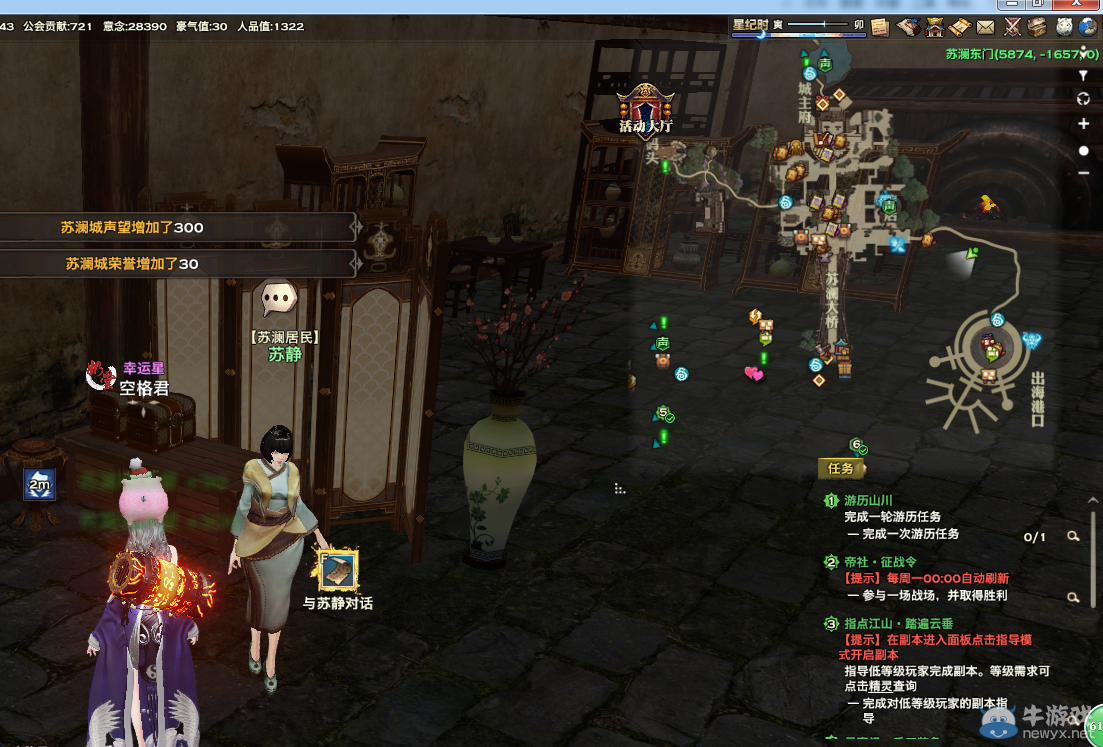1103x747 pixels.
Task: Open the white beast pet icon
Action: pyautogui.click(x=1064, y=27)
